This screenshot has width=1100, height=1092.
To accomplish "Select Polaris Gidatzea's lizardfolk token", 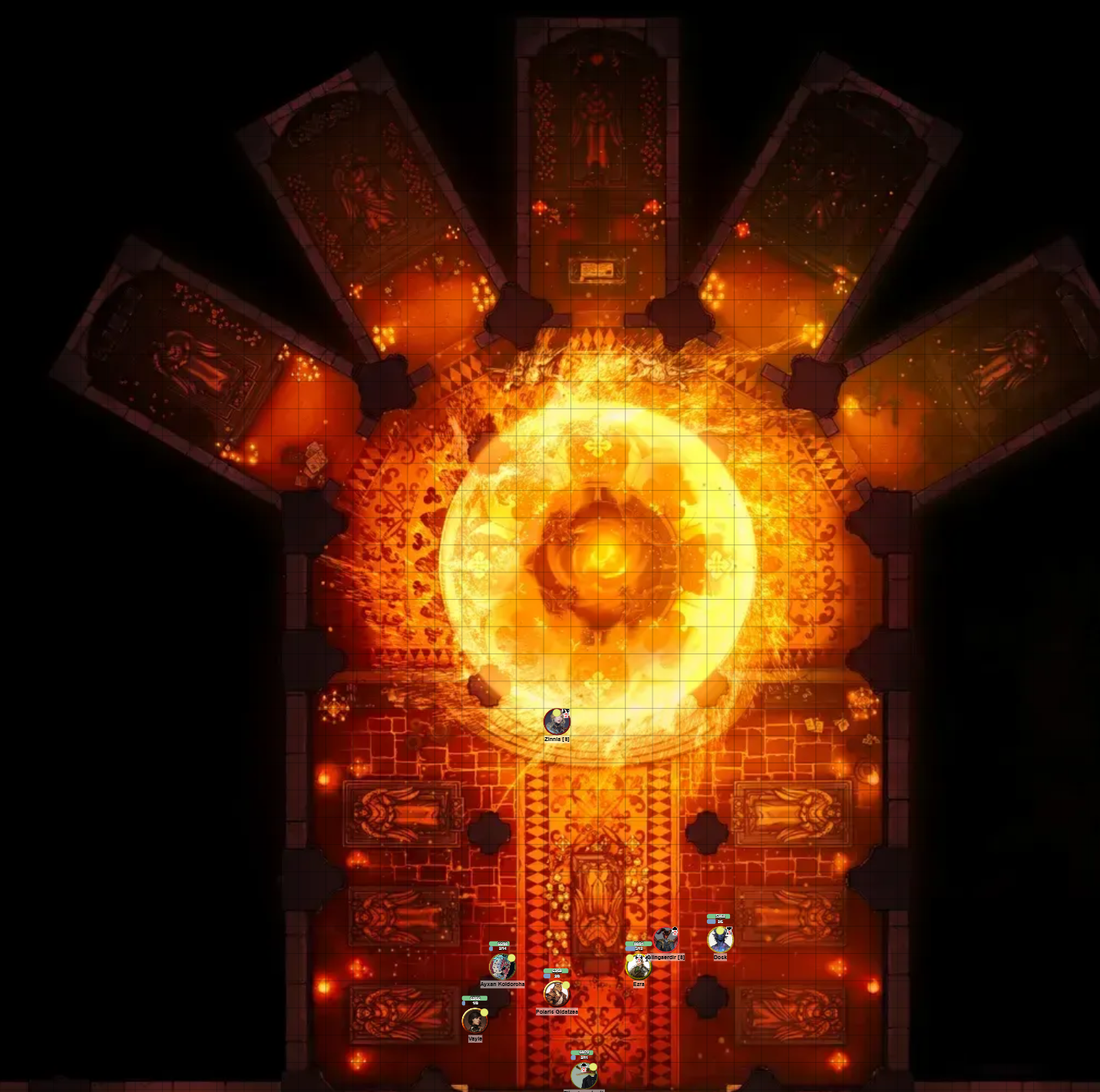I will (x=555, y=995).
